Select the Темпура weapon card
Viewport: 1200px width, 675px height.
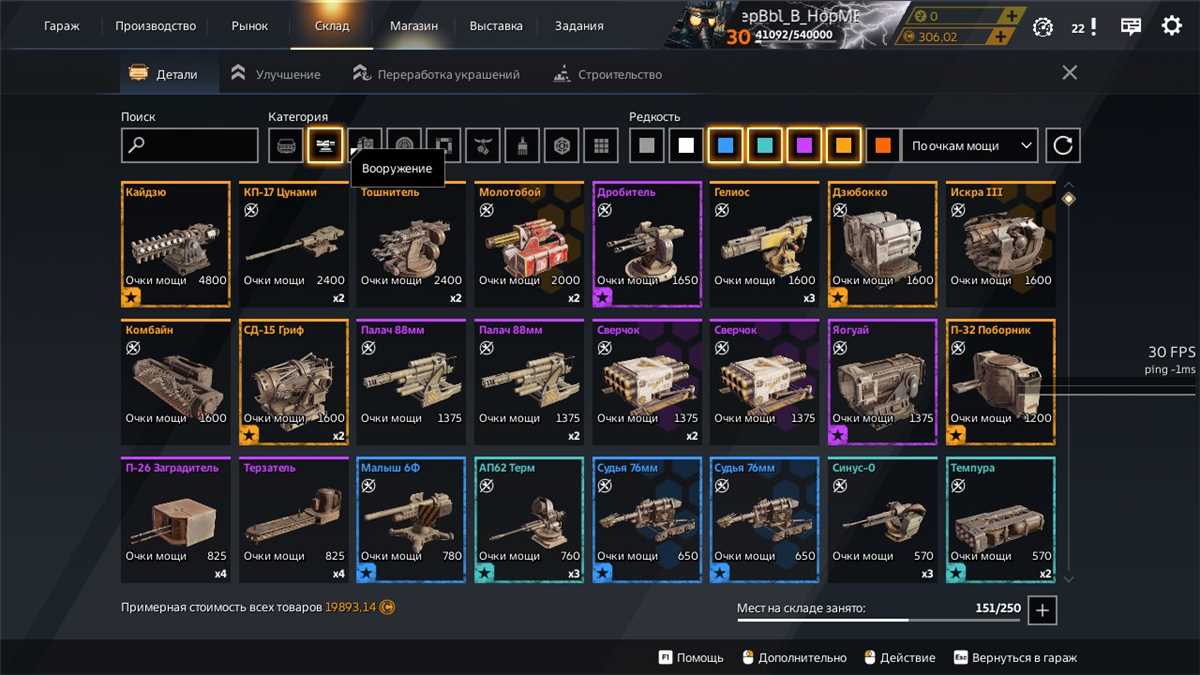pyautogui.click(x=1001, y=520)
